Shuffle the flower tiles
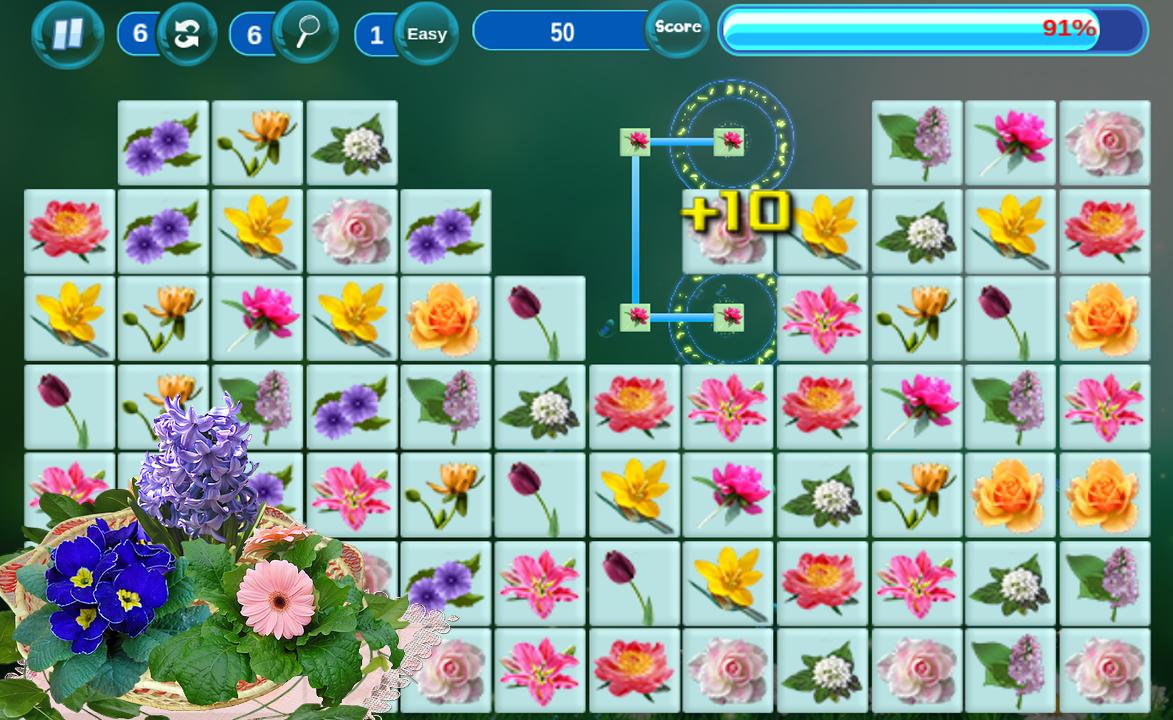Viewport: 1173px width, 720px height. (186, 34)
